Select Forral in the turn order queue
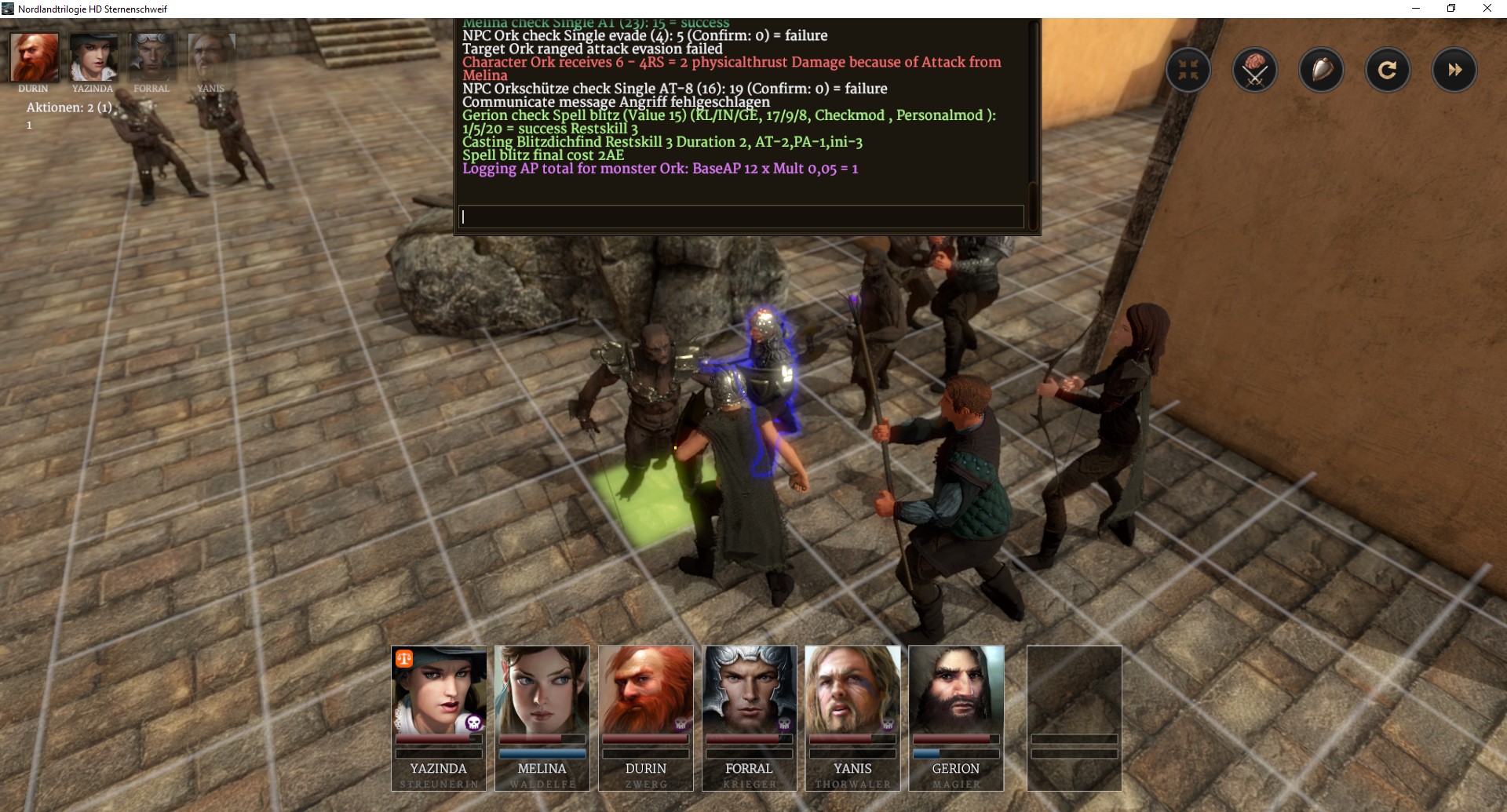The image size is (1507, 812). [152, 57]
